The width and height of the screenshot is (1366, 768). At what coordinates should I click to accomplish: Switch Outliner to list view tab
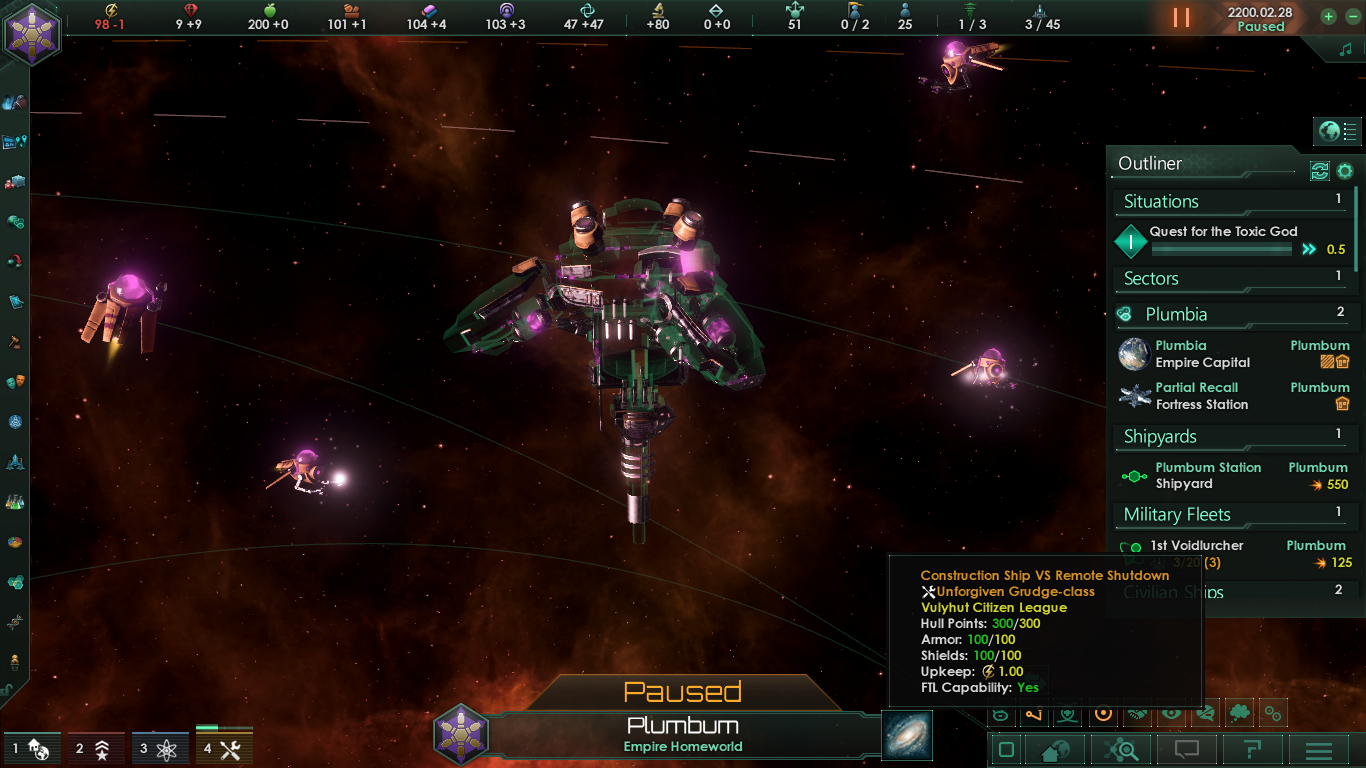coord(1349,131)
